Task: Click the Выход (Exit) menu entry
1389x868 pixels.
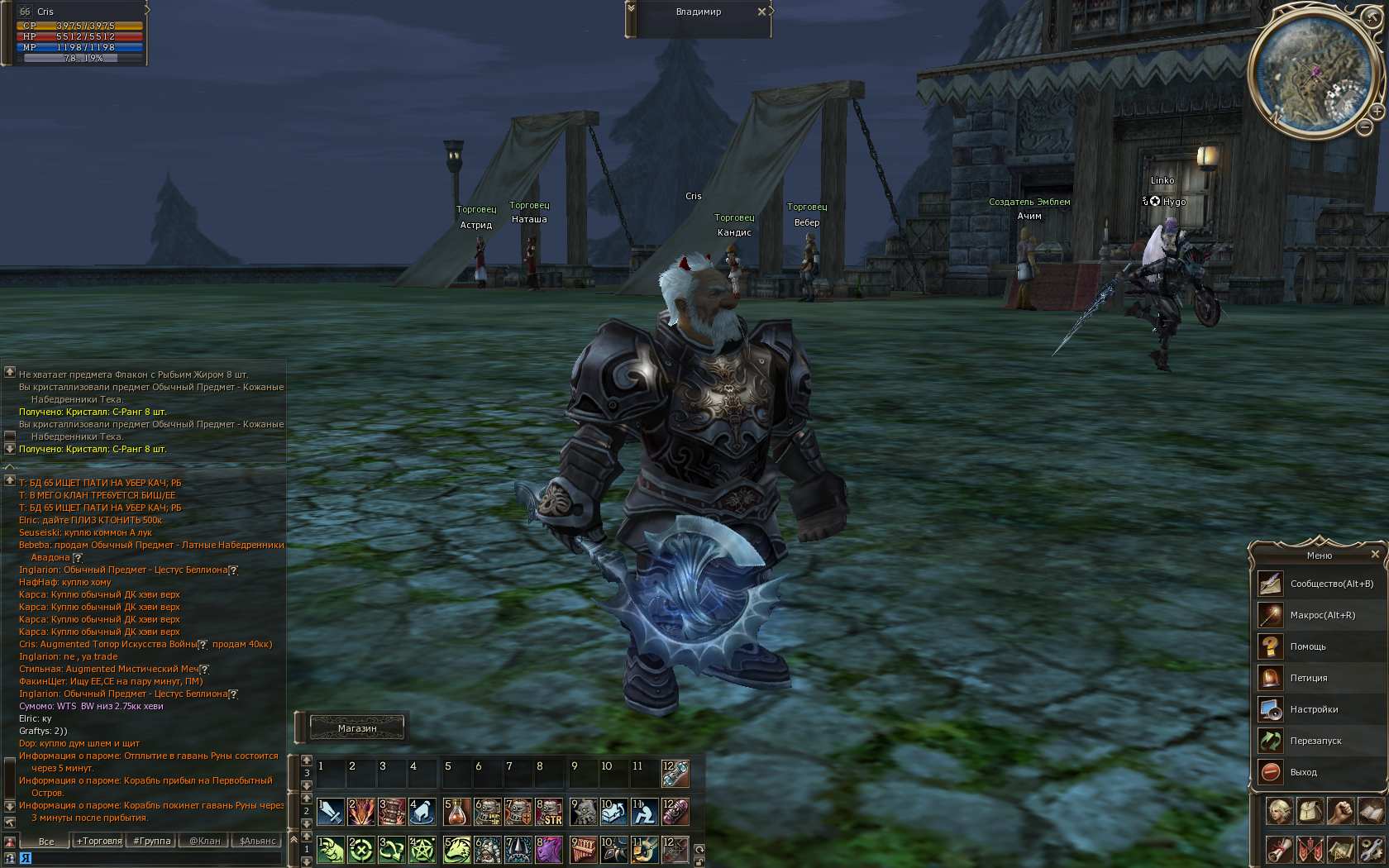Action: pos(1303,772)
